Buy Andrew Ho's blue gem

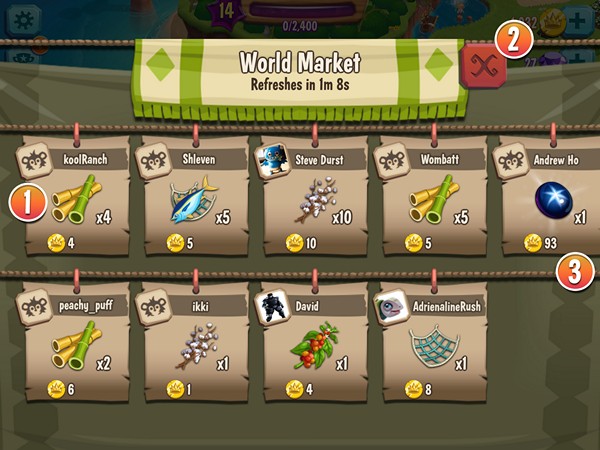[x=548, y=198]
